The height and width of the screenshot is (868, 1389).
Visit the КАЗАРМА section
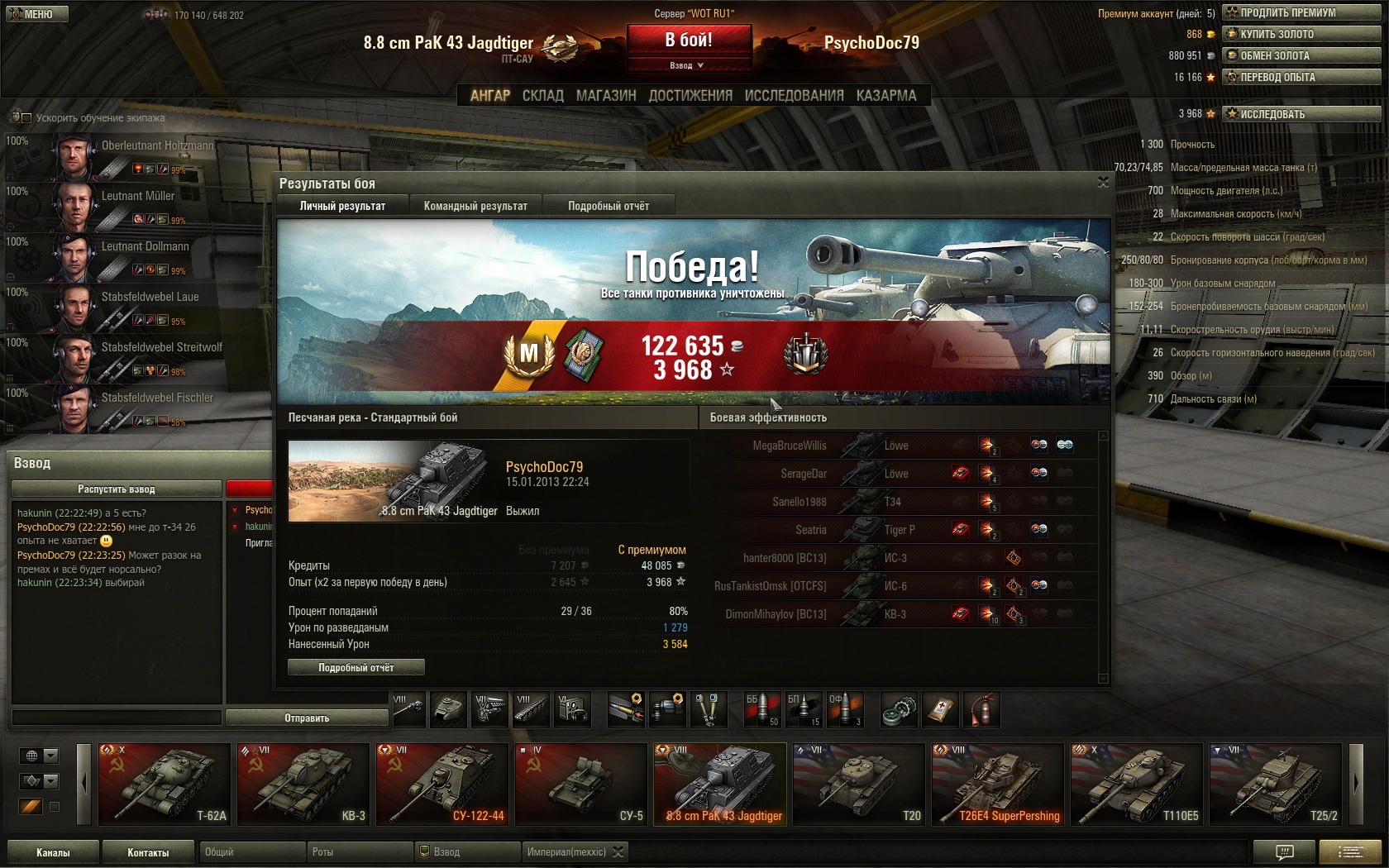[886, 96]
